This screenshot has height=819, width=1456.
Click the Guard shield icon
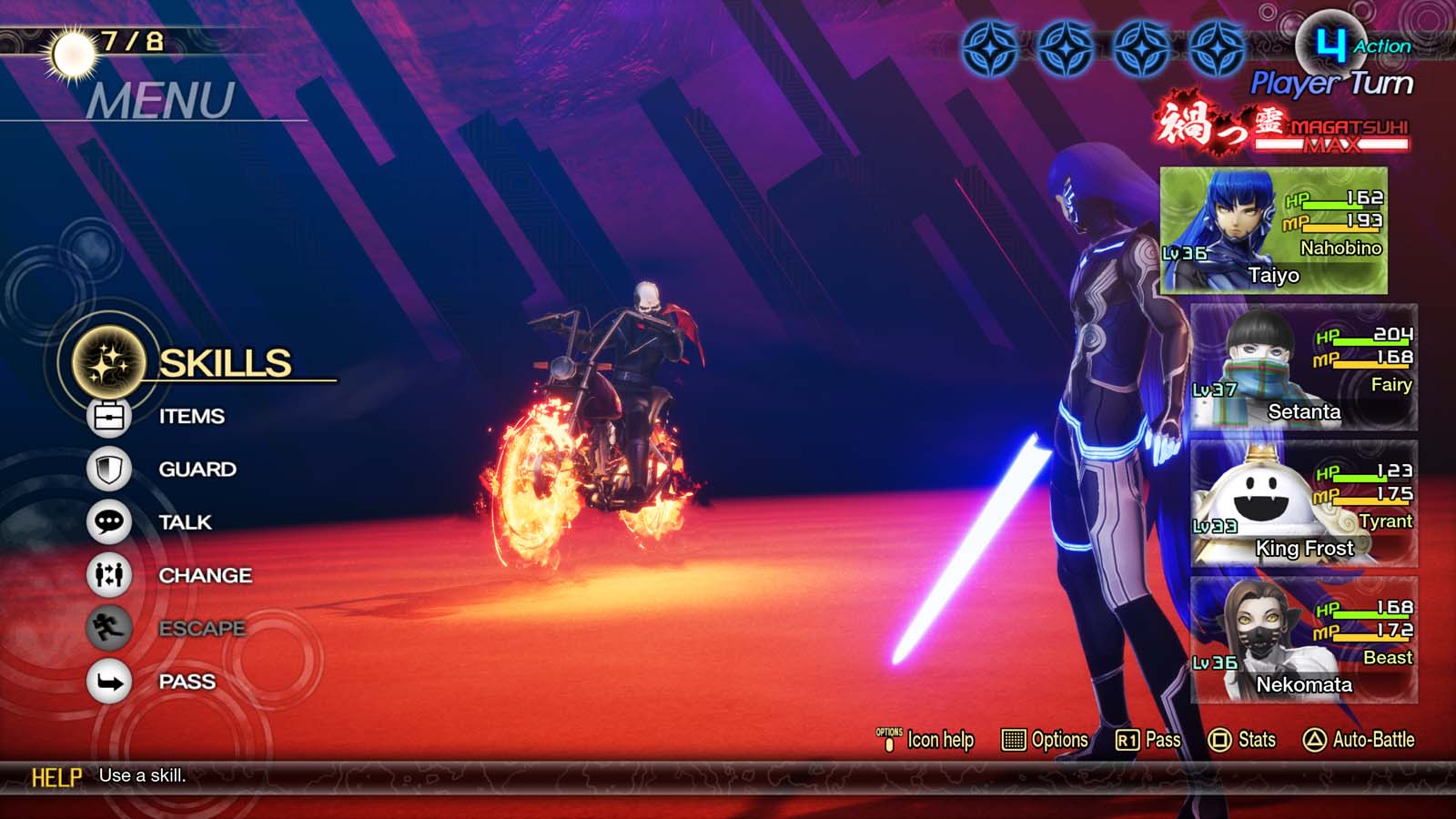108,470
